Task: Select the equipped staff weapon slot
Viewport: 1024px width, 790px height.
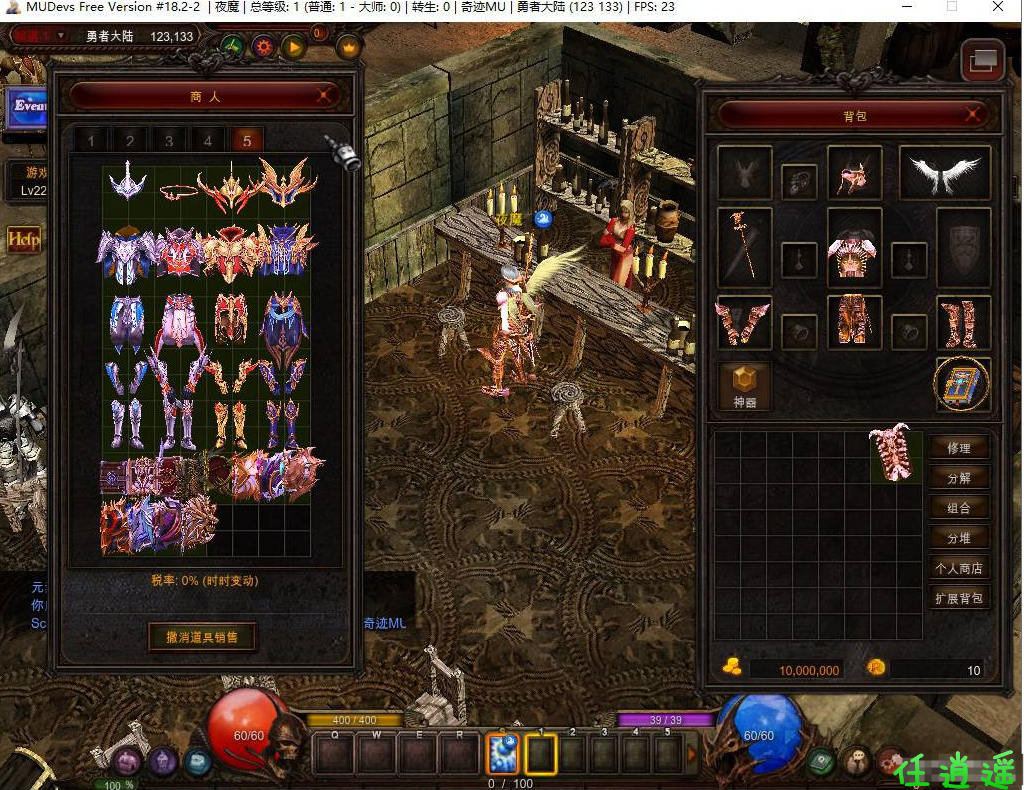Action: tap(744, 243)
